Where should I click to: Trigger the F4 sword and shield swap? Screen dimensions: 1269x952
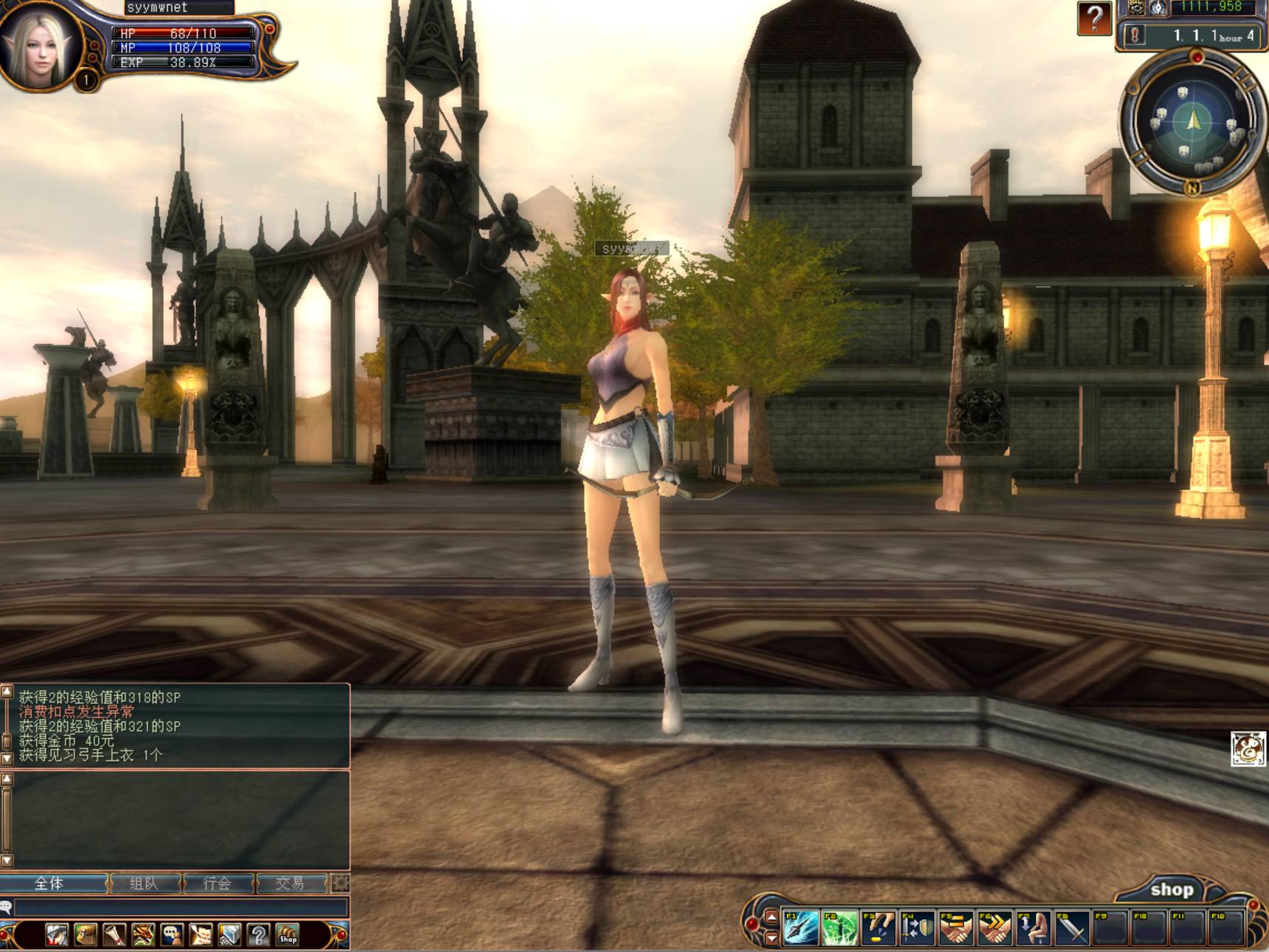tap(917, 927)
